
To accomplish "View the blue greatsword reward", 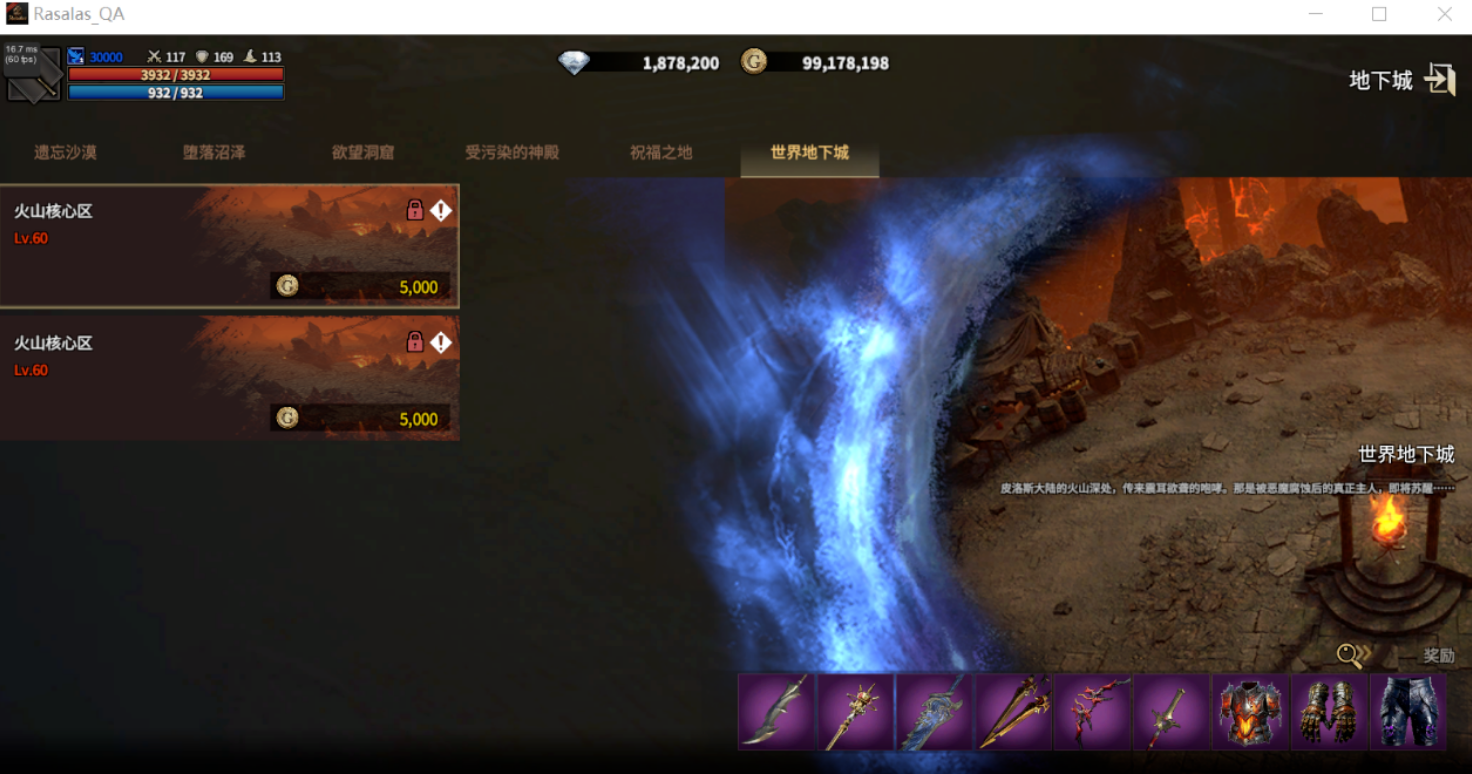I will click(x=935, y=711).
